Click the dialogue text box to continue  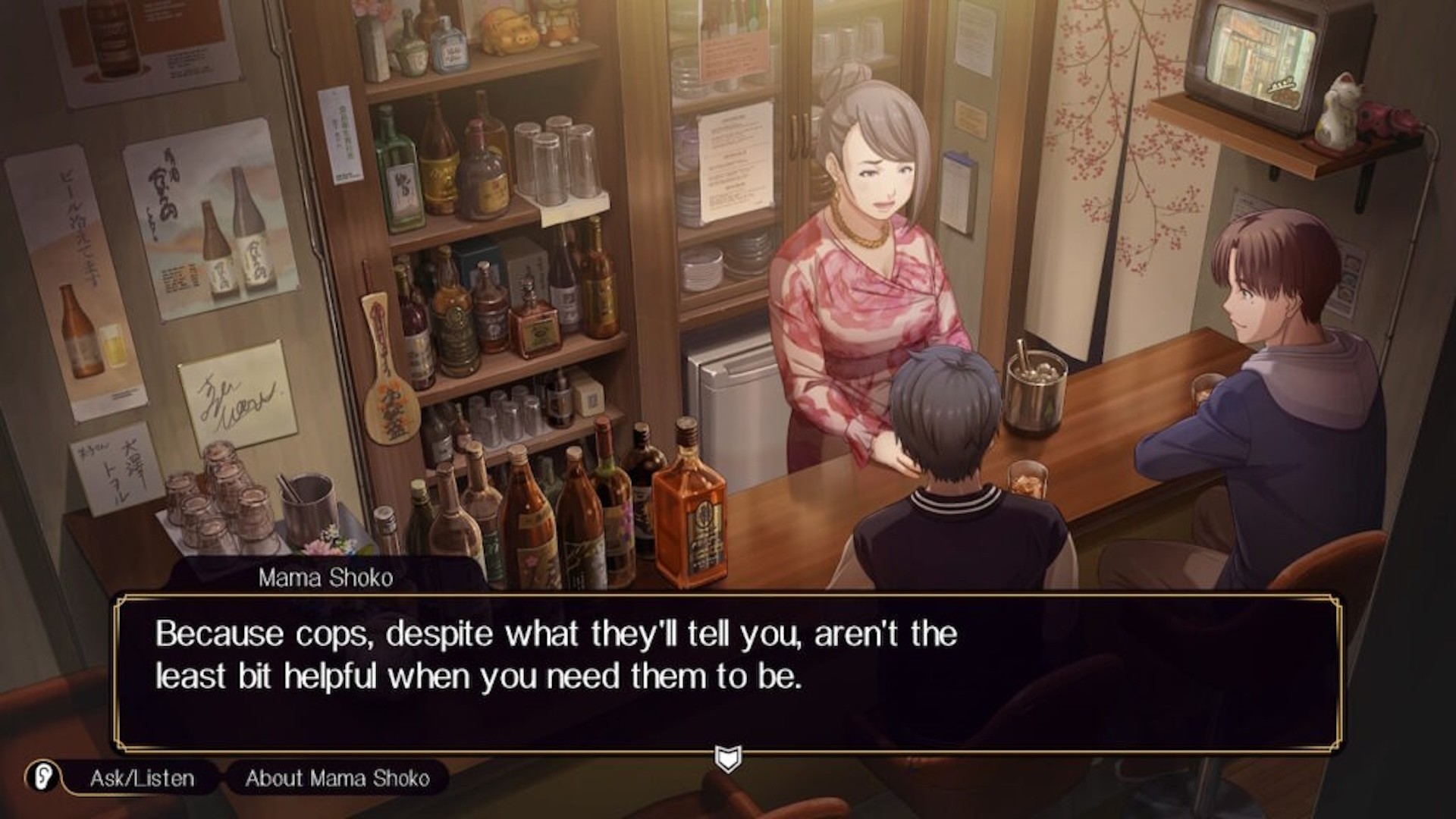pos(726,672)
